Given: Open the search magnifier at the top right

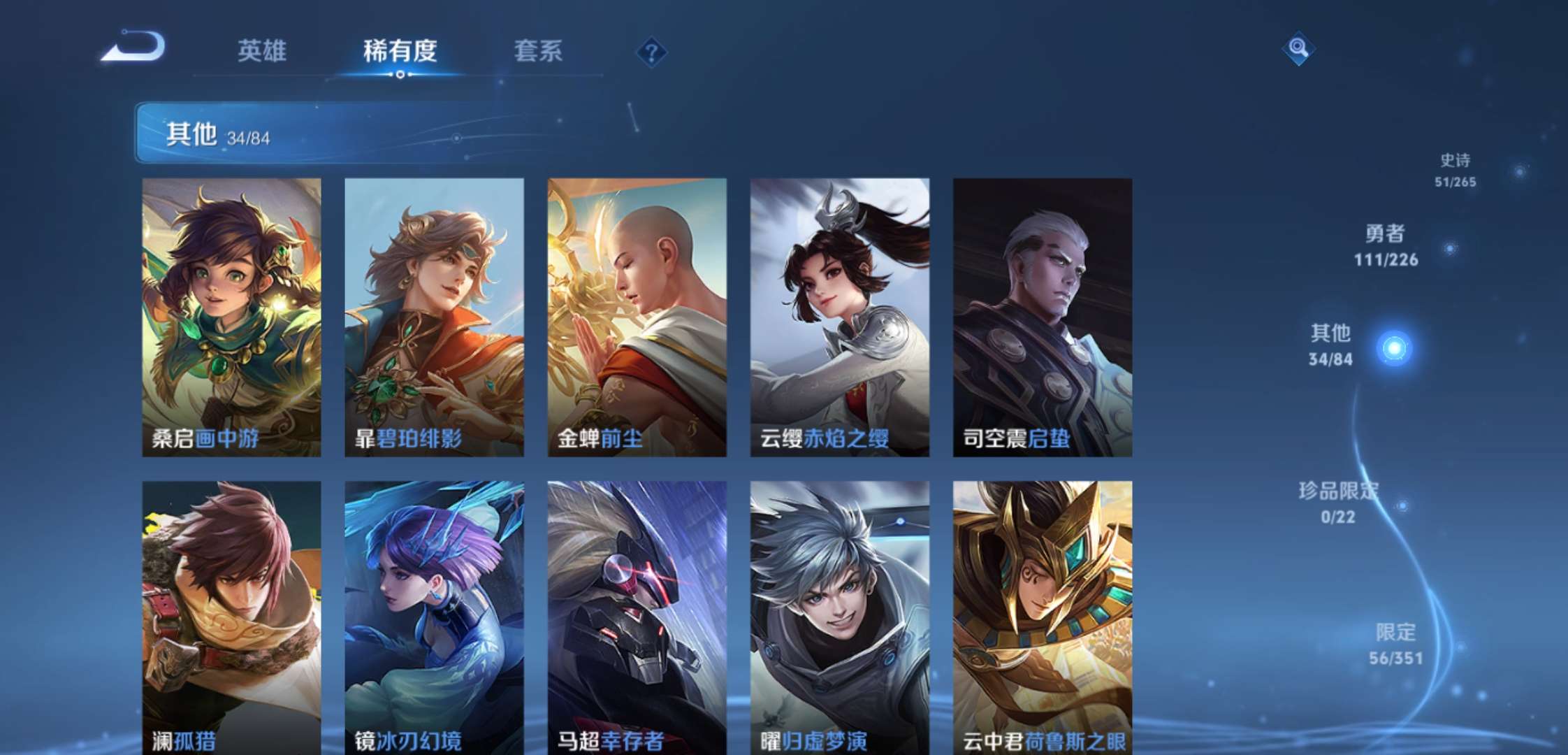Looking at the screenshot, I should pos(1298,49).
